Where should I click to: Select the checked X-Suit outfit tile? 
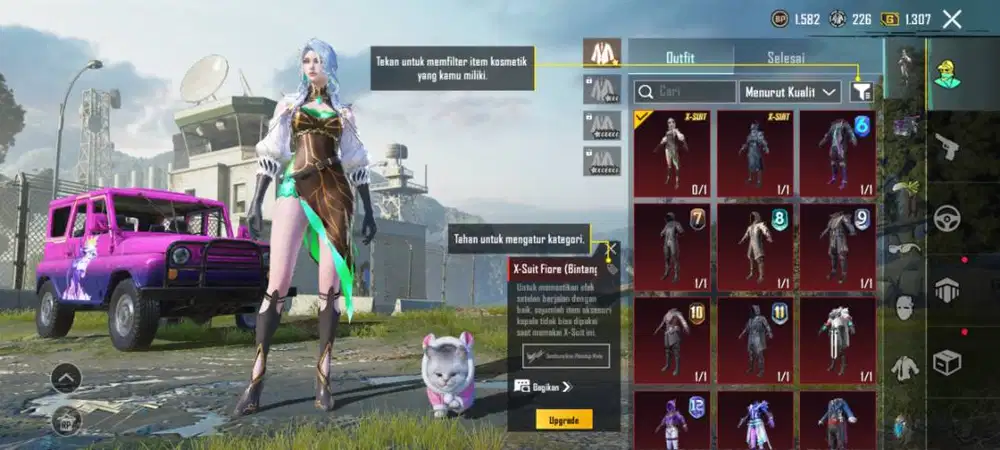pyautogui.click(x=672, y=152)
